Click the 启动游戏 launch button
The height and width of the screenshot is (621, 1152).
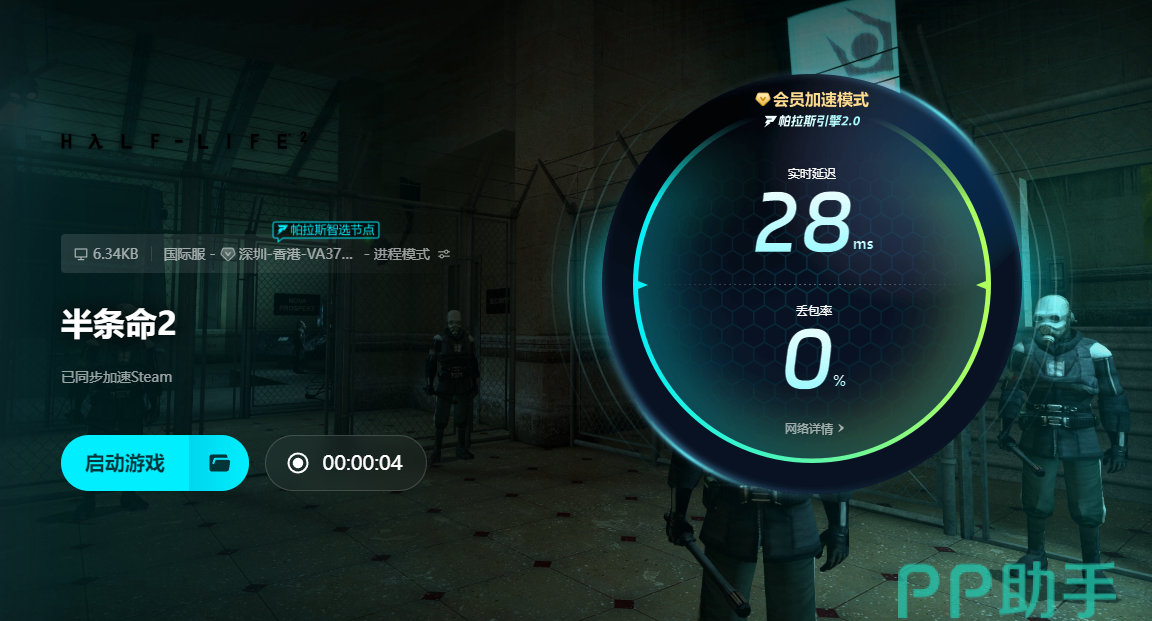coord(125,463)
